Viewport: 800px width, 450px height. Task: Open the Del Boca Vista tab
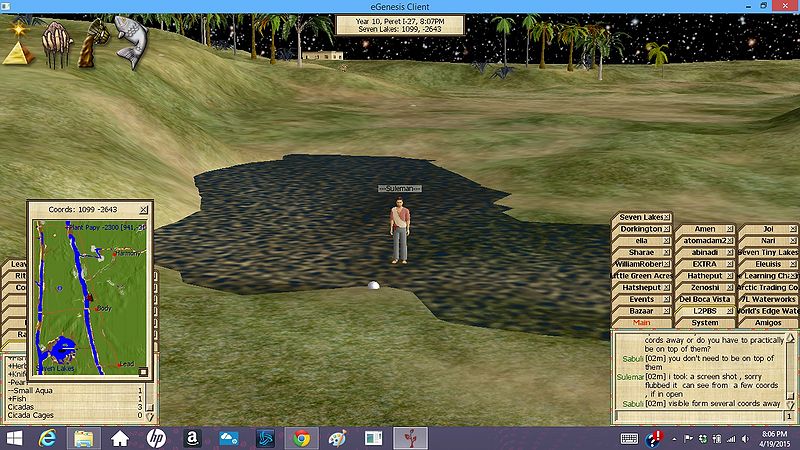click(x=705, y=299)
